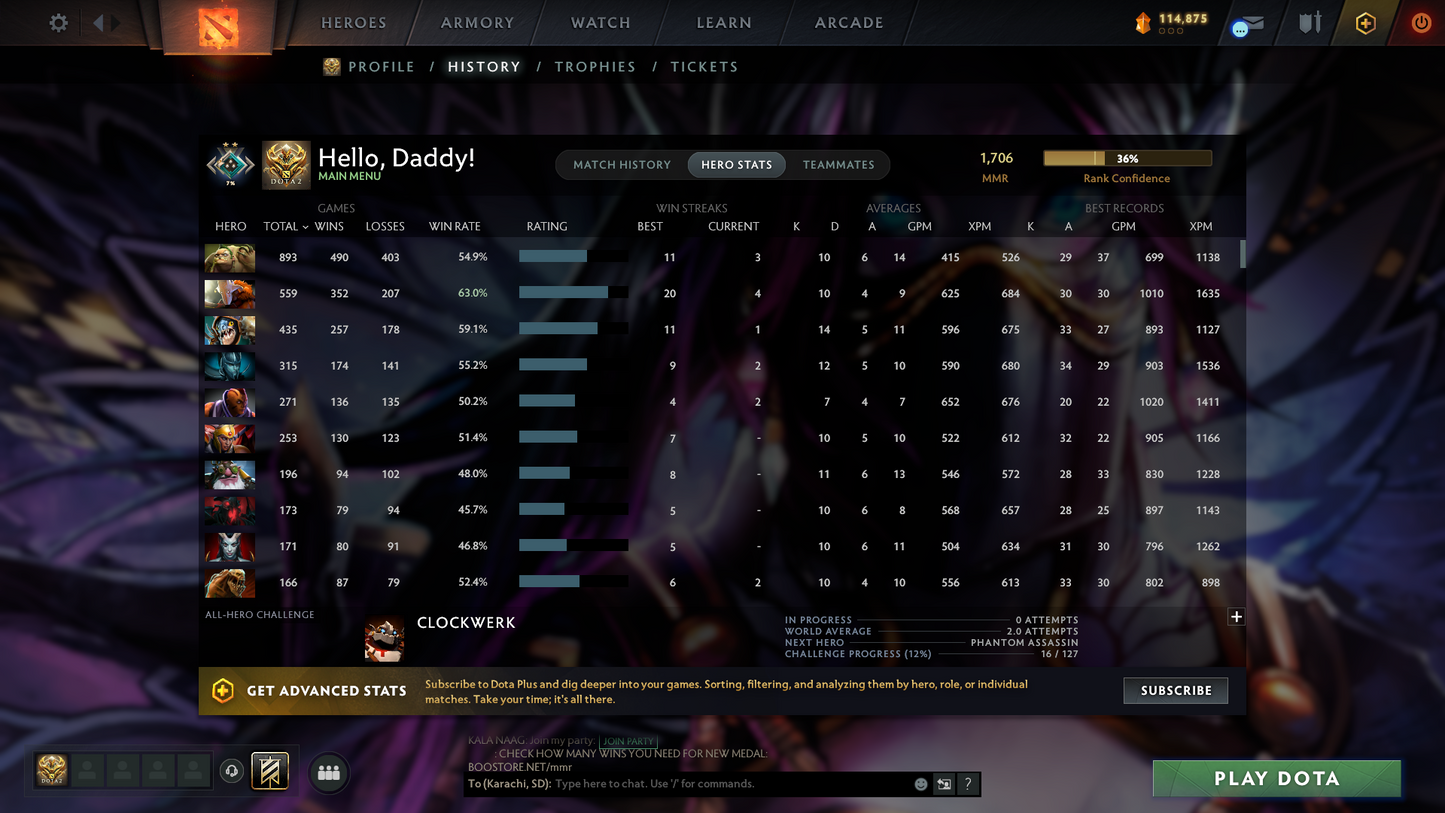This screenshot has width=1445, height=813.
Task: Click back navigation arrow beside the gear
Action: coord(97,22)
